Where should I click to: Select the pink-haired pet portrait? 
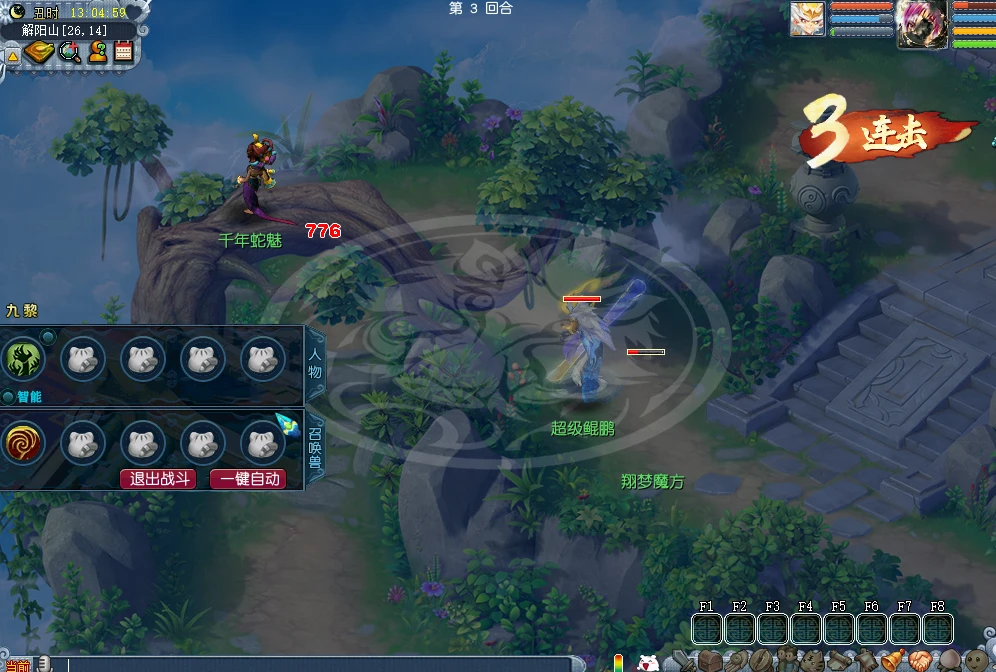921,23
